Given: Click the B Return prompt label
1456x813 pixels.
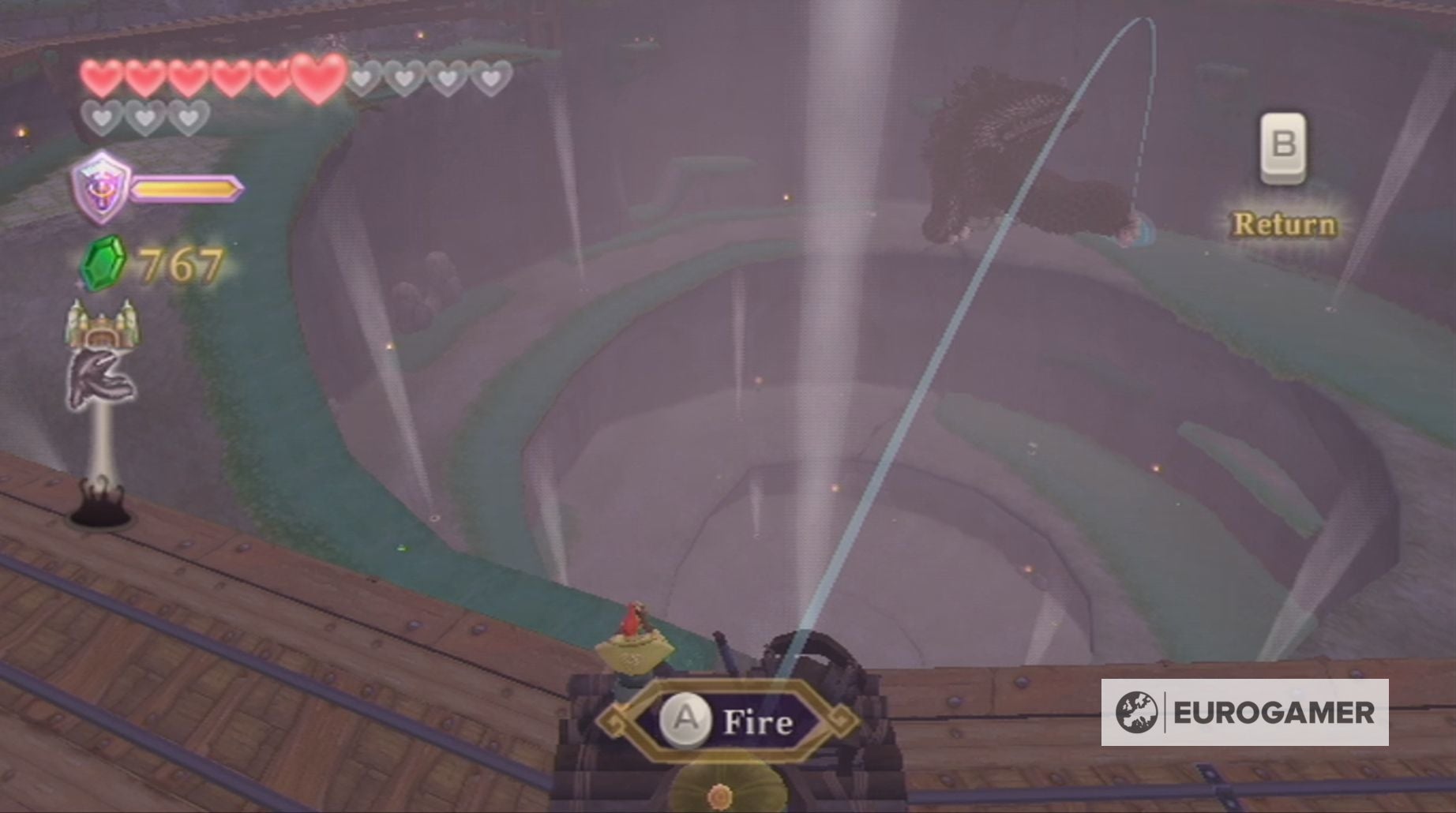Looking at the screenshot, I should pos(1284,225).
